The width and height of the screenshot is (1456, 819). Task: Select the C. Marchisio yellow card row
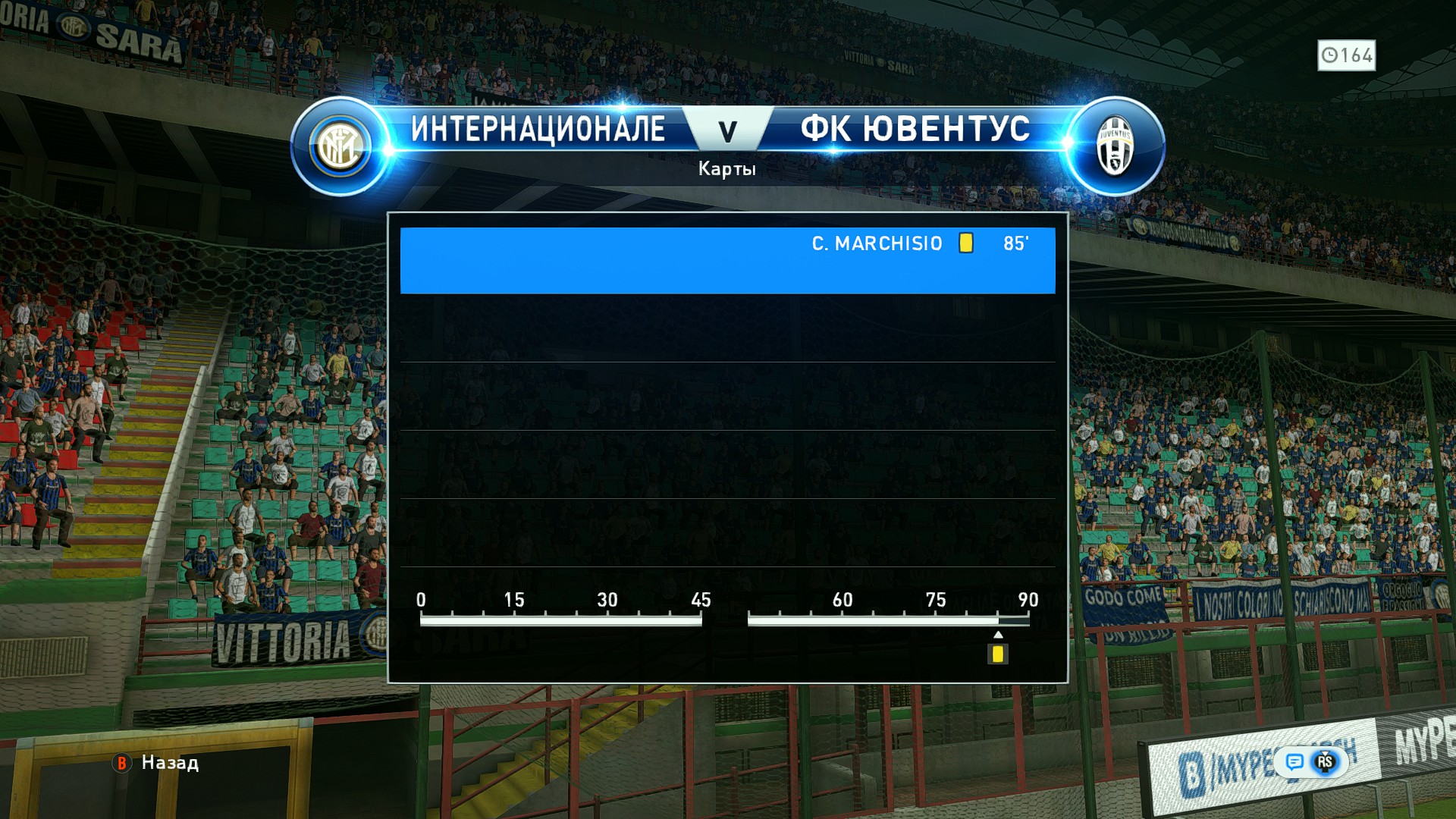[x=727, y=259]
